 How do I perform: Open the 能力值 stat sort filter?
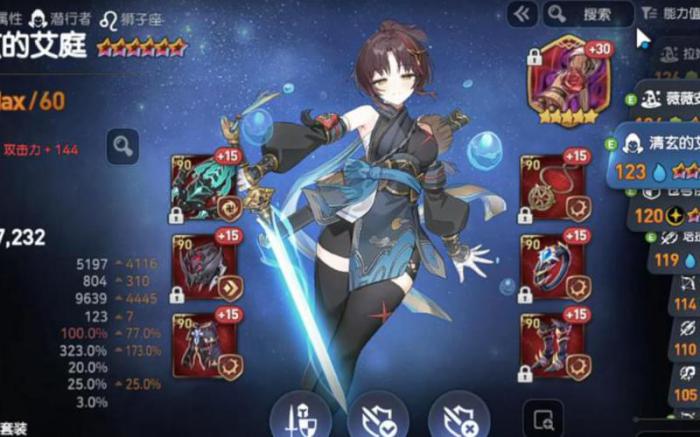tap(670, 14)
